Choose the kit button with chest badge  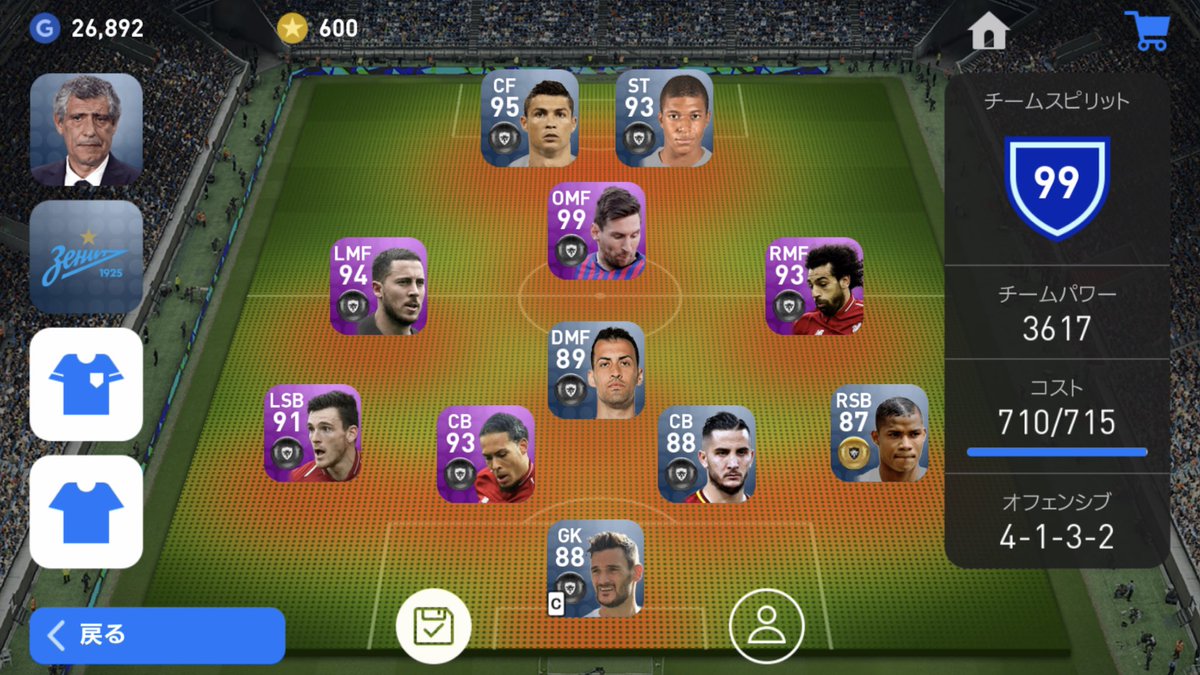[86, 384]
